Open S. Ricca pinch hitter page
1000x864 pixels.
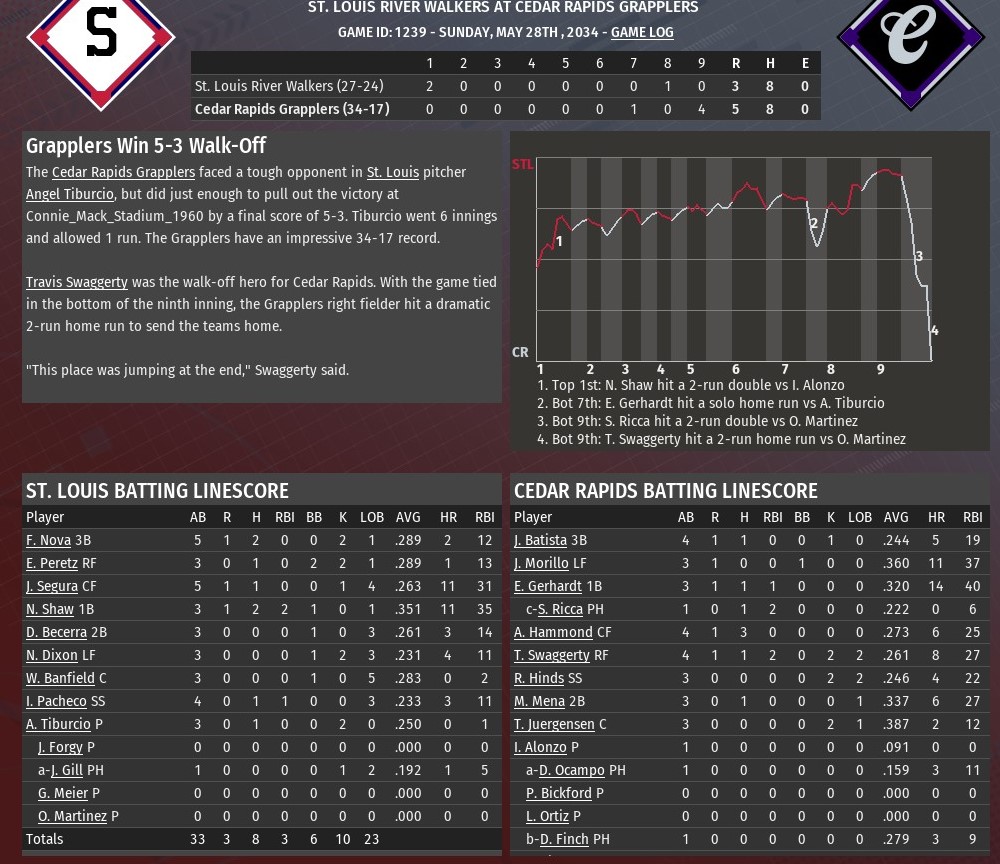[x=560, y=609]
